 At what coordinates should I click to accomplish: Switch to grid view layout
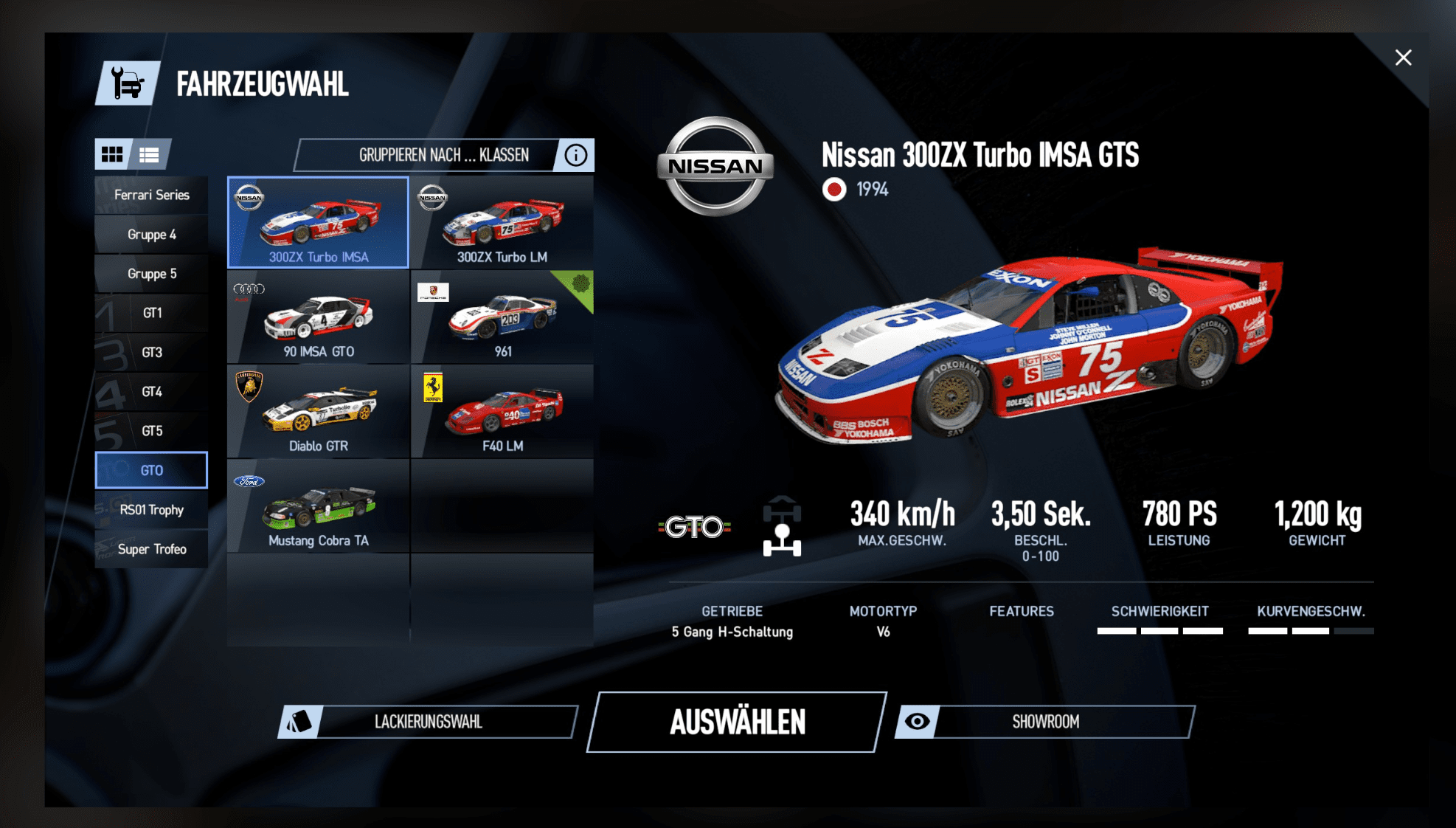click(x=112, y=154)
